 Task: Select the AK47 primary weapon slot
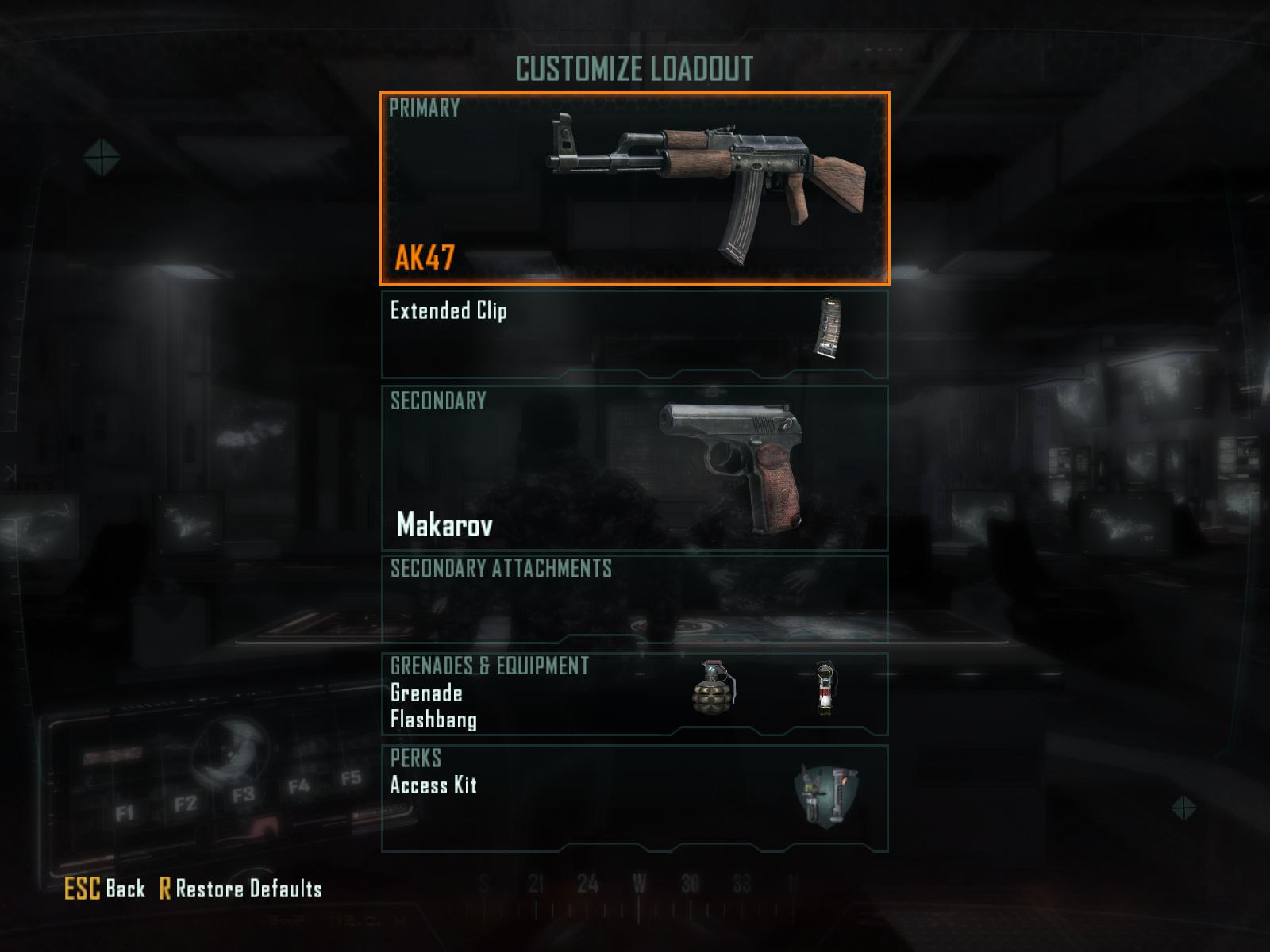tap(635, 188)
